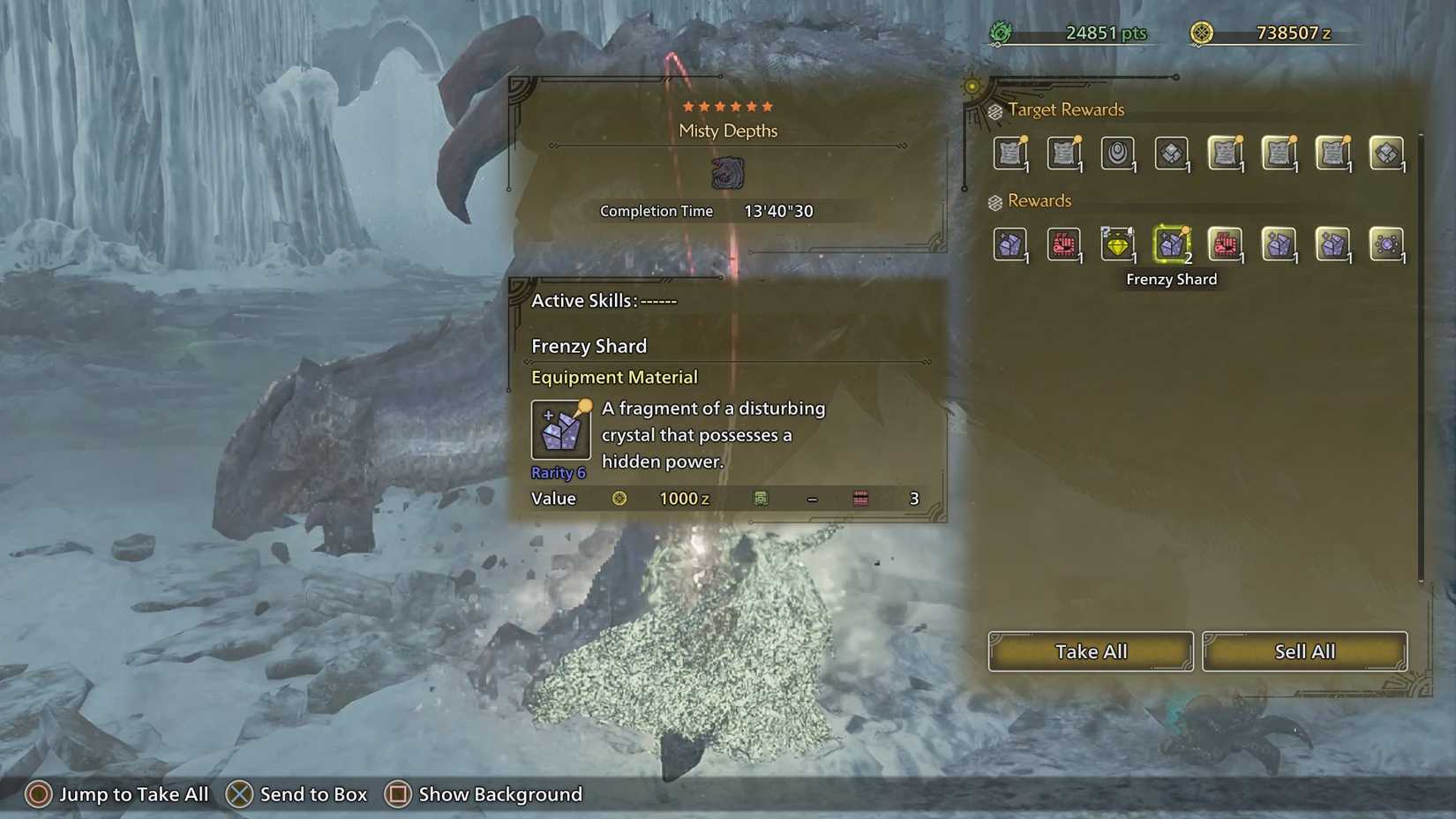The image size is (1456, 819).
Task: Select the purple orb reward at row end
Action: [x=1386, y=245]
